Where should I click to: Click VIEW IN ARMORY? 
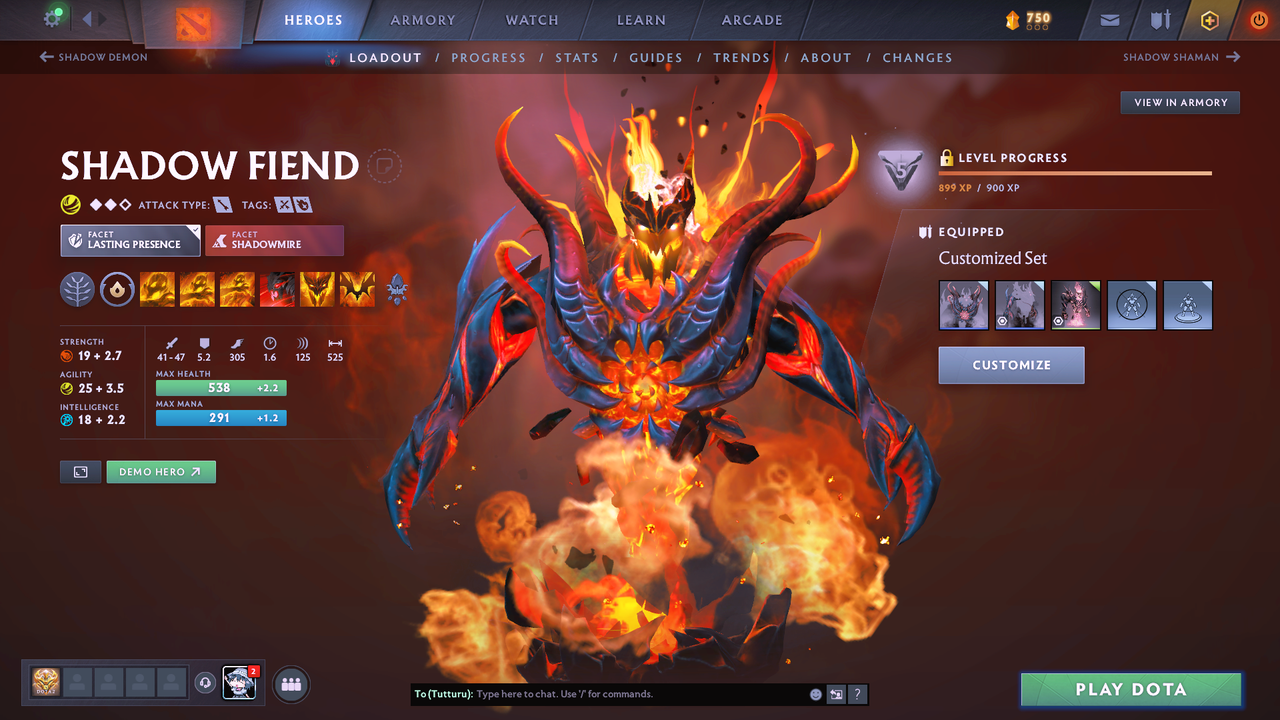tap(1179, 102)
